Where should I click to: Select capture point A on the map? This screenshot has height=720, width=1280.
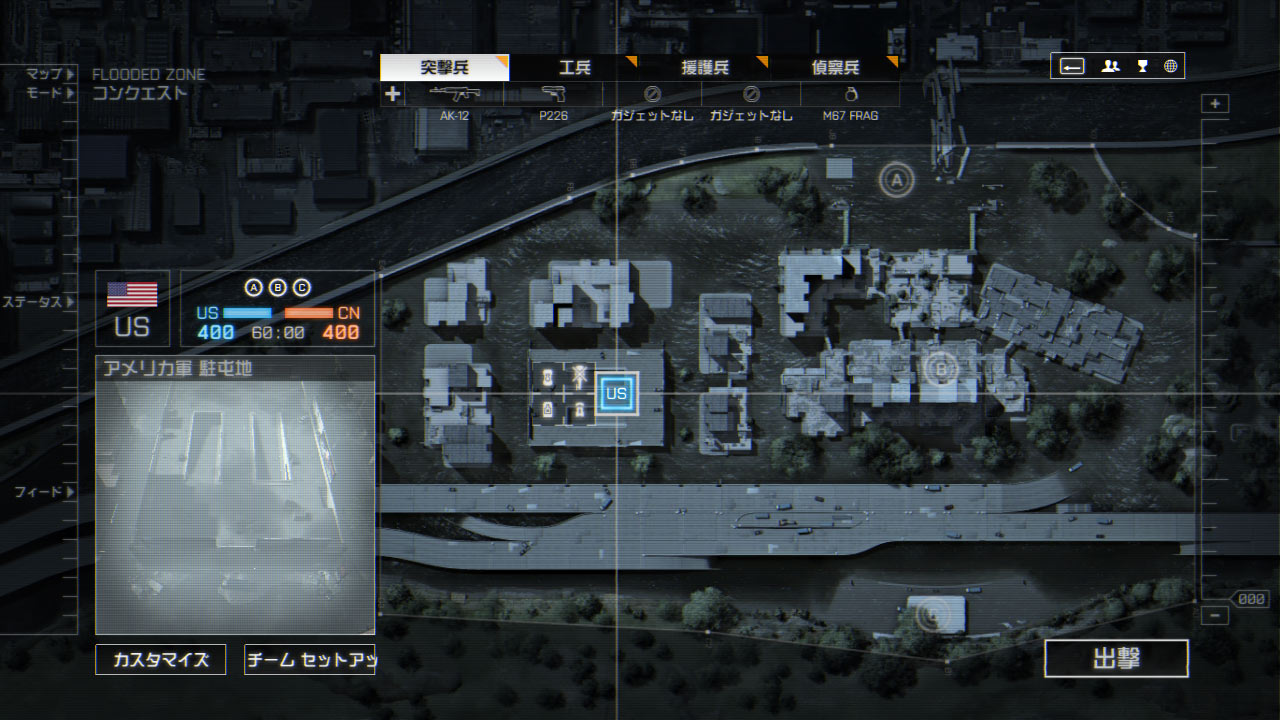(x=897, y=180)
